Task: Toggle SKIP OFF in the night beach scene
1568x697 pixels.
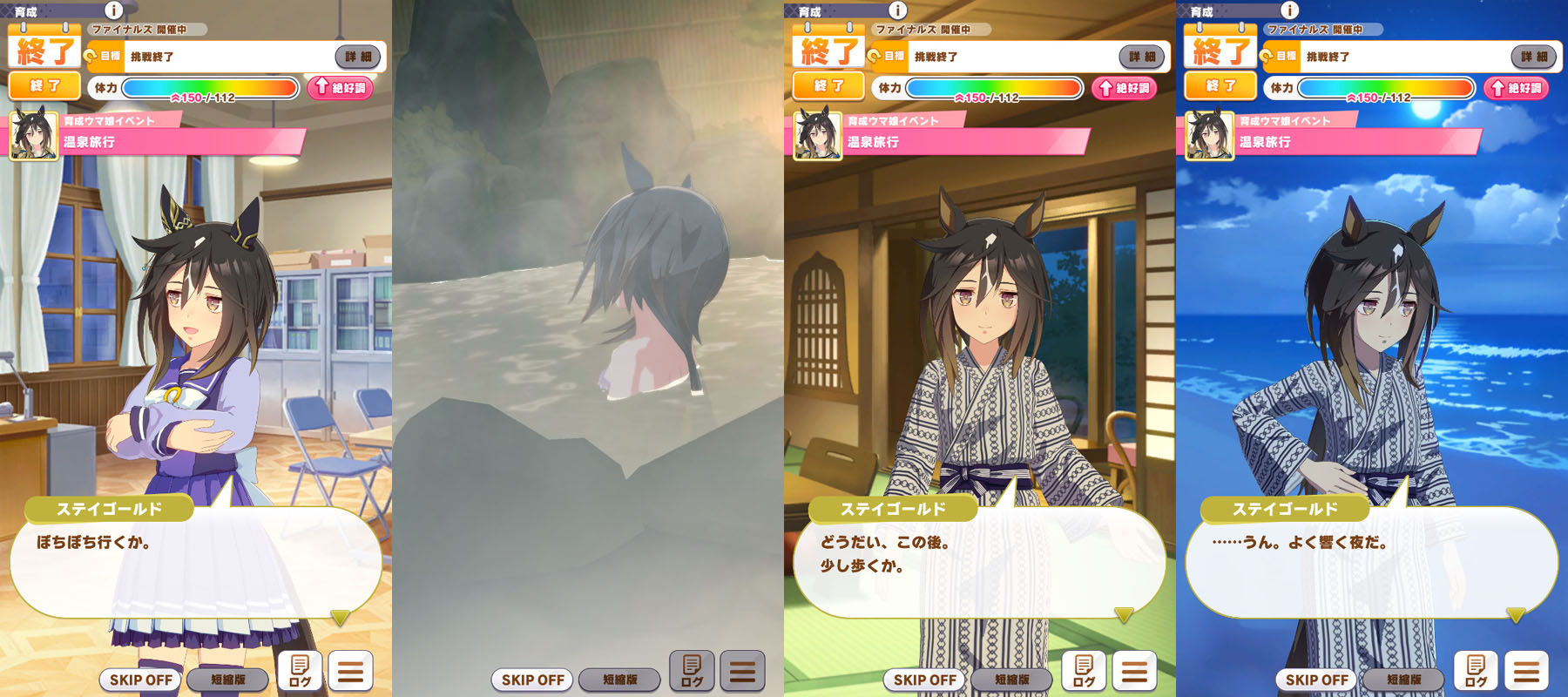Action: click(x=1316, y=680)
